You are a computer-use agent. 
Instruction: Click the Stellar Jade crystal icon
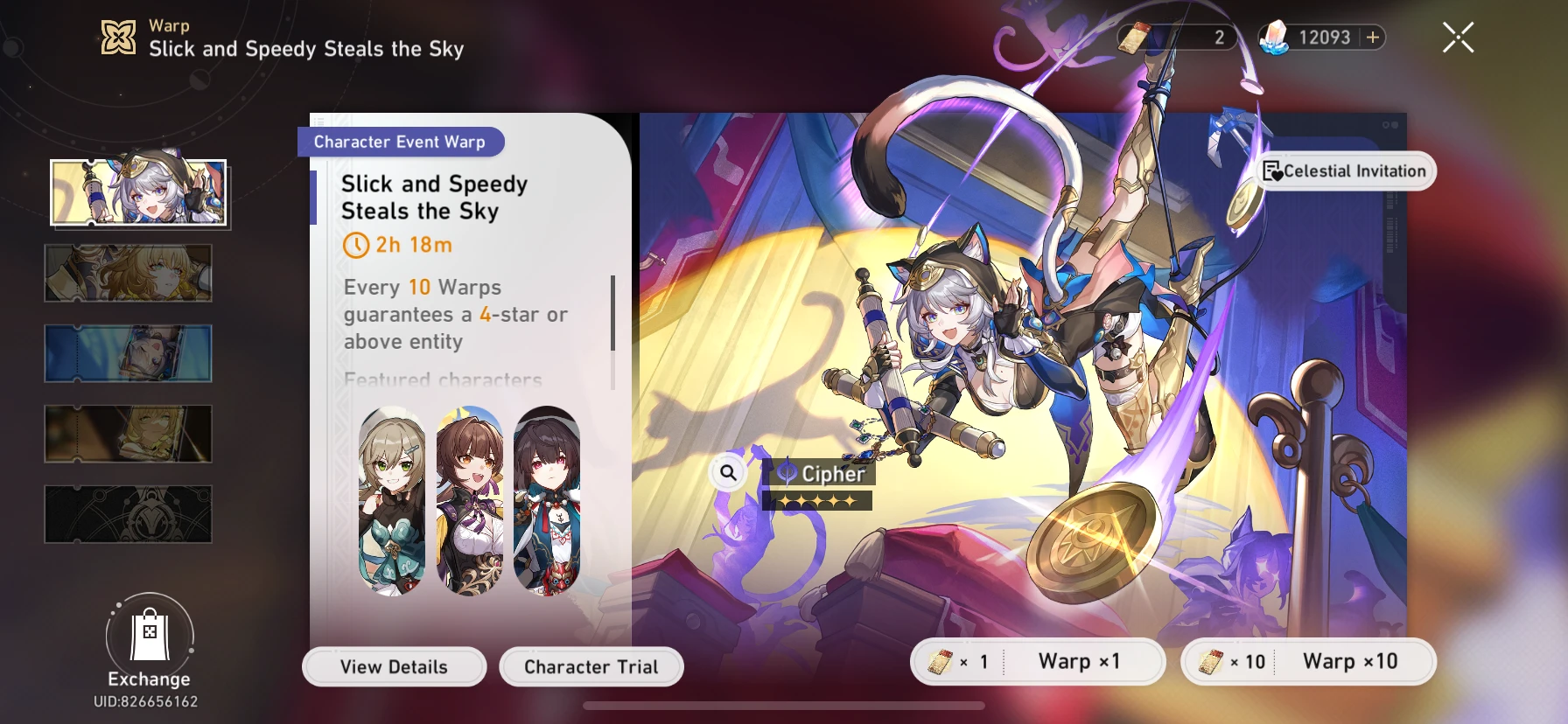(x=1274, y=37)
